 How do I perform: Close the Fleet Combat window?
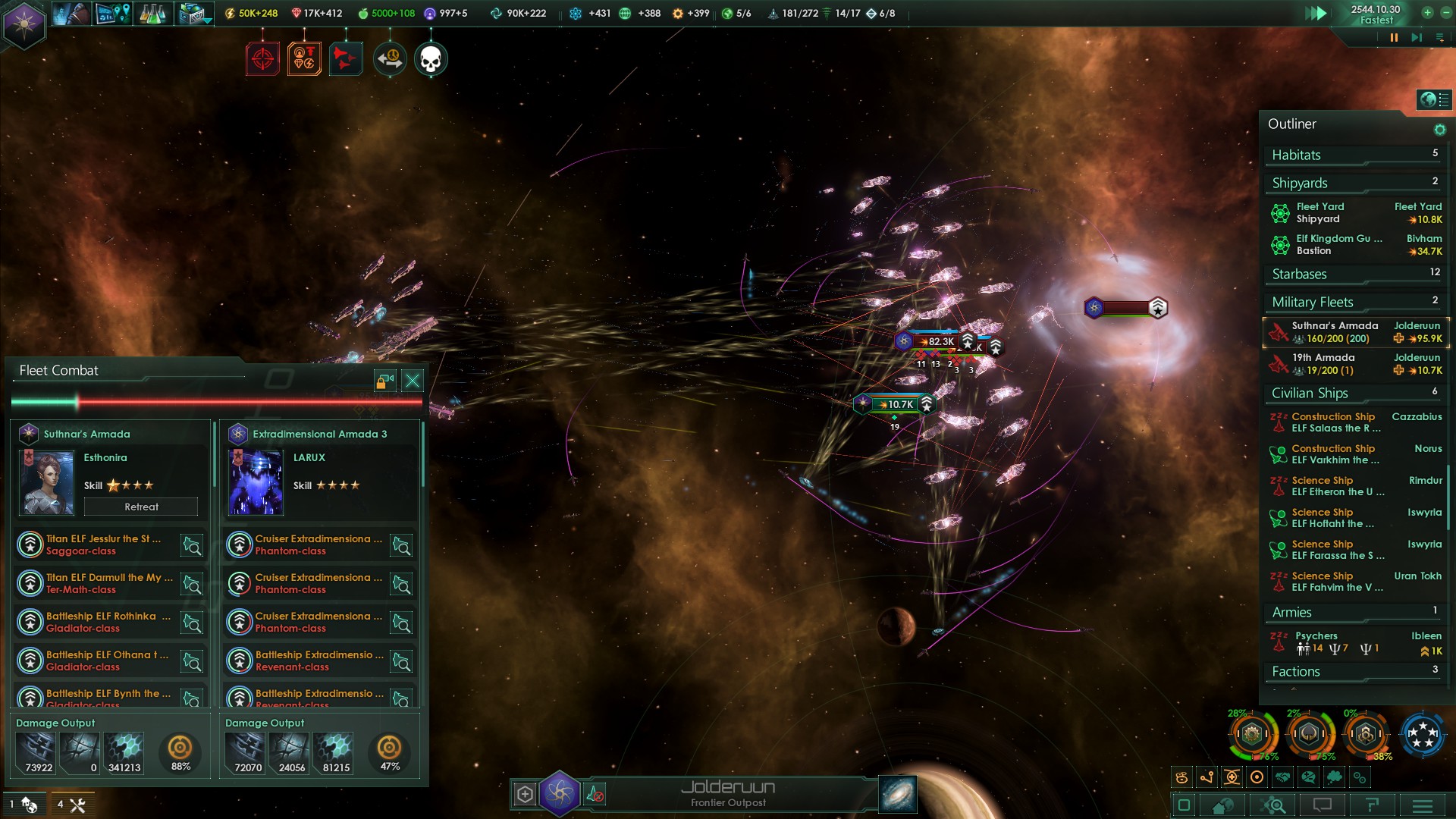click(x=413, y=381)
